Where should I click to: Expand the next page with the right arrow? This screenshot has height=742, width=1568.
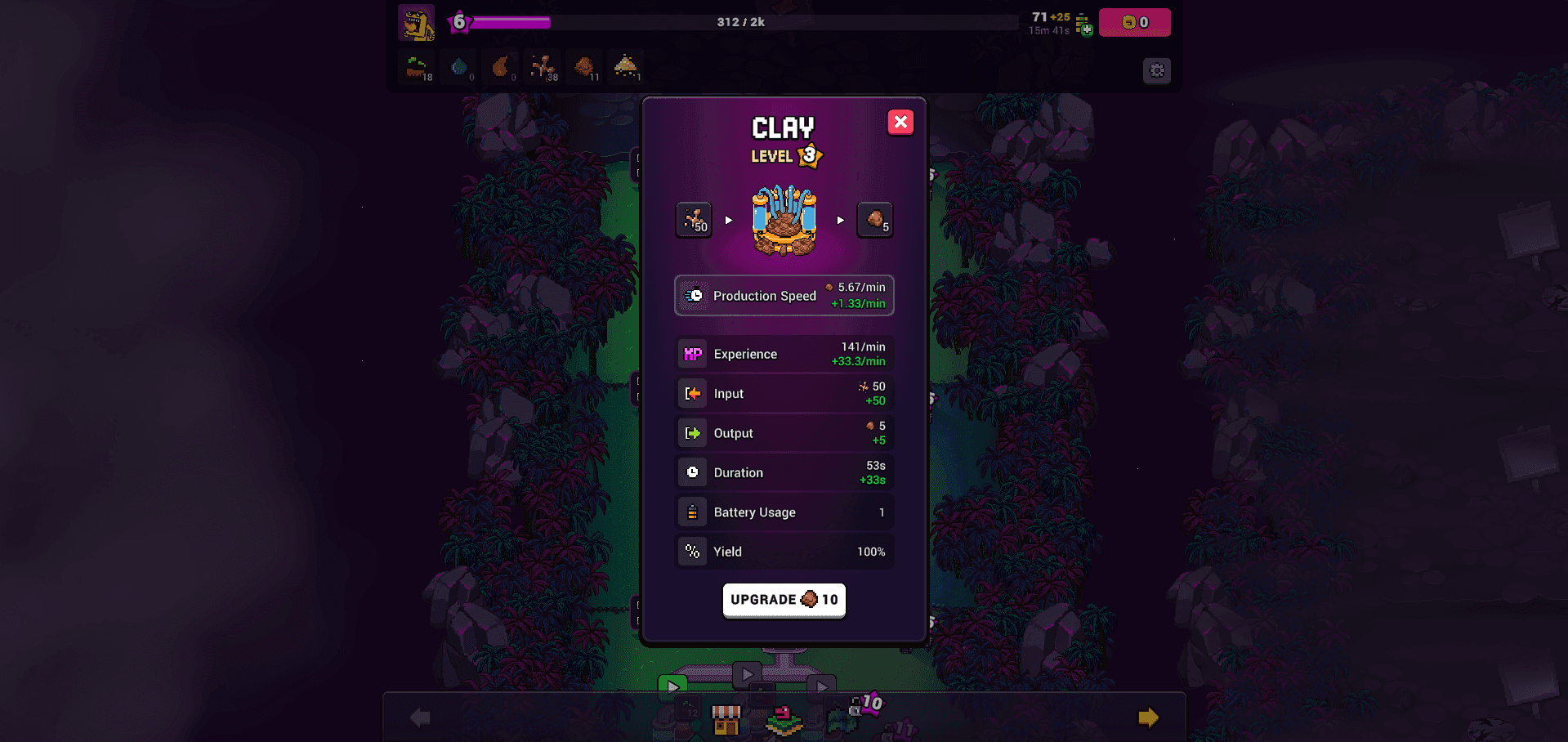click(1148, 717)
